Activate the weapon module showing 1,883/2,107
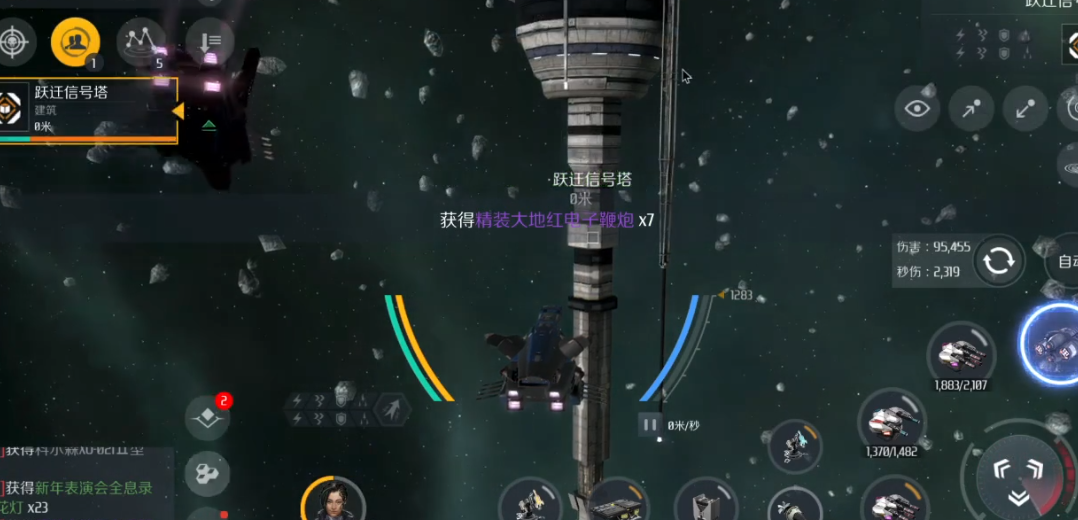The image size is (1078, 520). pos(961,356)
